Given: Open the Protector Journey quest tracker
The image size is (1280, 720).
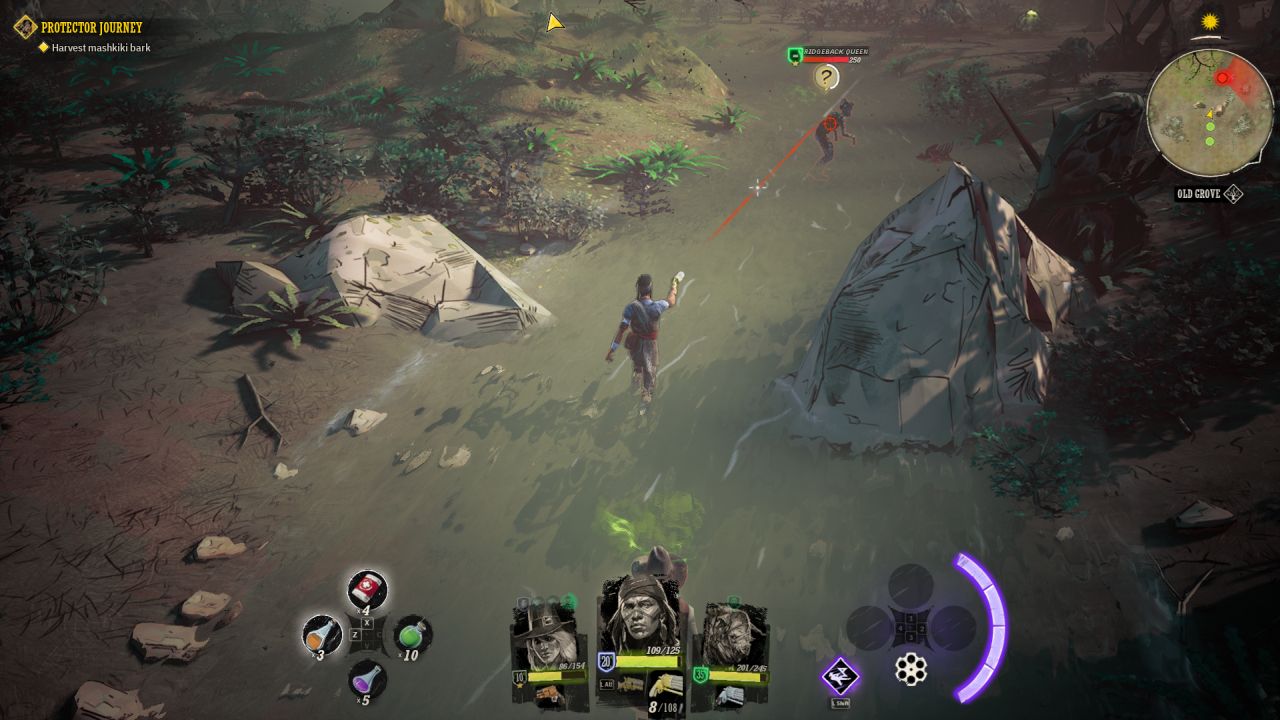Looking at the screenshot, I should (91, 27).
